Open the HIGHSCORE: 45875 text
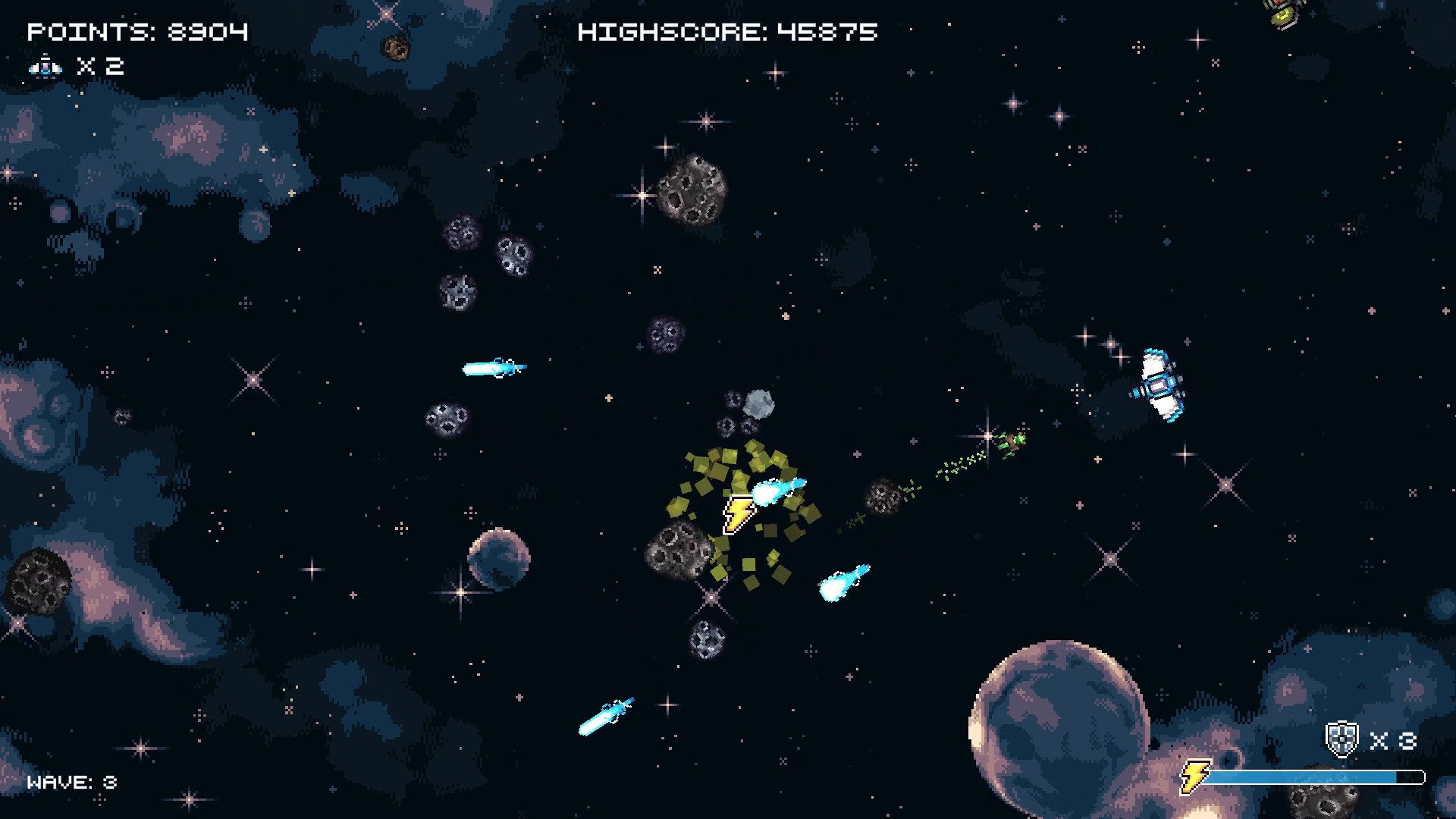The width and height of the screenshot is (1456, 819). 726,32
